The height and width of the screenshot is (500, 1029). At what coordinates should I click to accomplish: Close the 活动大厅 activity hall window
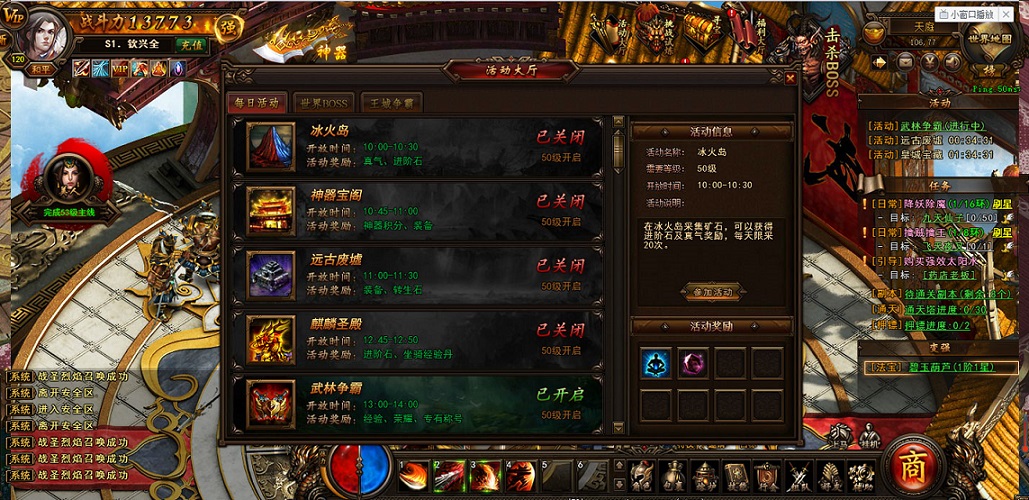[790, 77]
